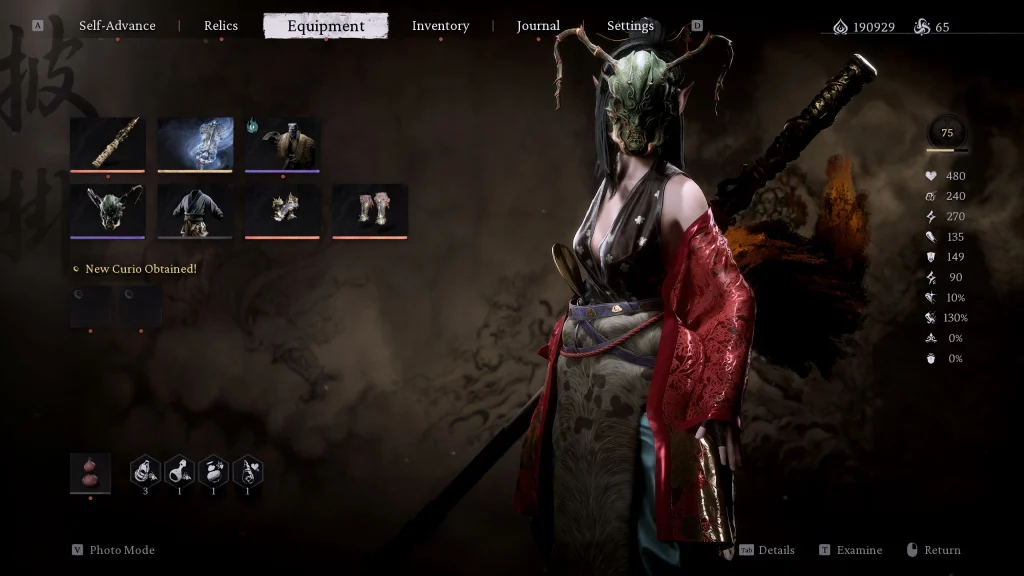This screenshot has height=576, width=1024.
Task: Choose the glowing blue vessel slot
Action: [195, 143]
